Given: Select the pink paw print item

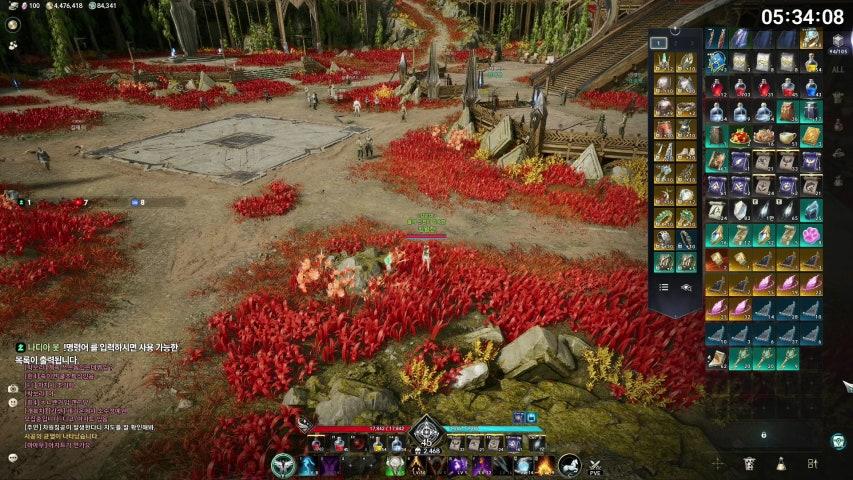Looking at the screenshot, I should [811, 235].
